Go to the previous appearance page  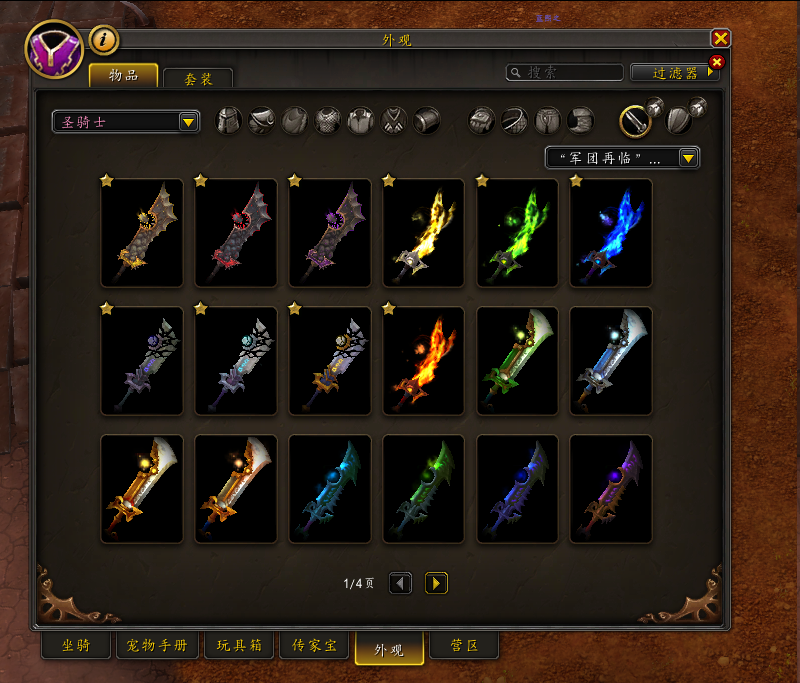click(400, 583)
